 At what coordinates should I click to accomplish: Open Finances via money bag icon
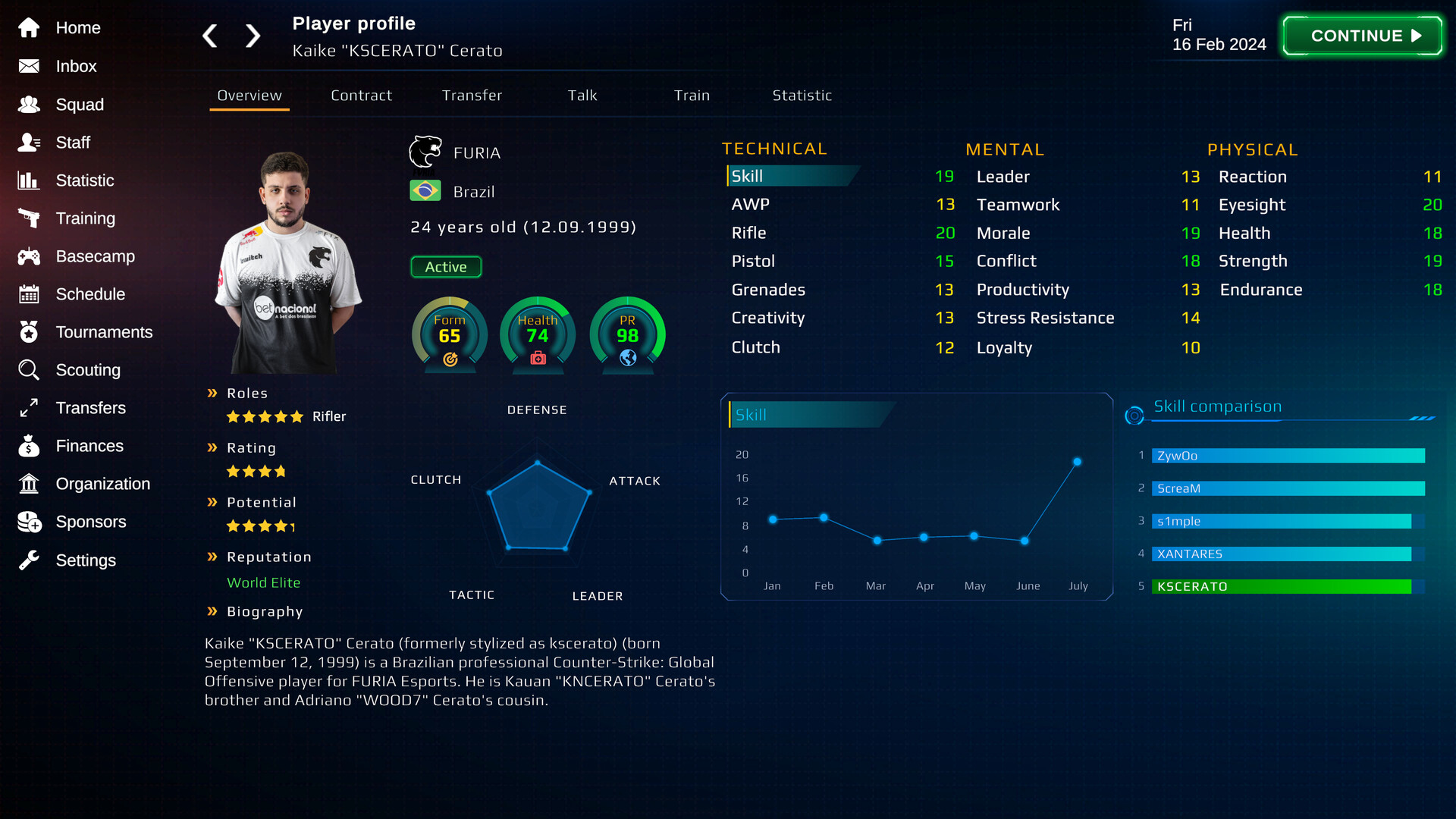coord(29,446)
